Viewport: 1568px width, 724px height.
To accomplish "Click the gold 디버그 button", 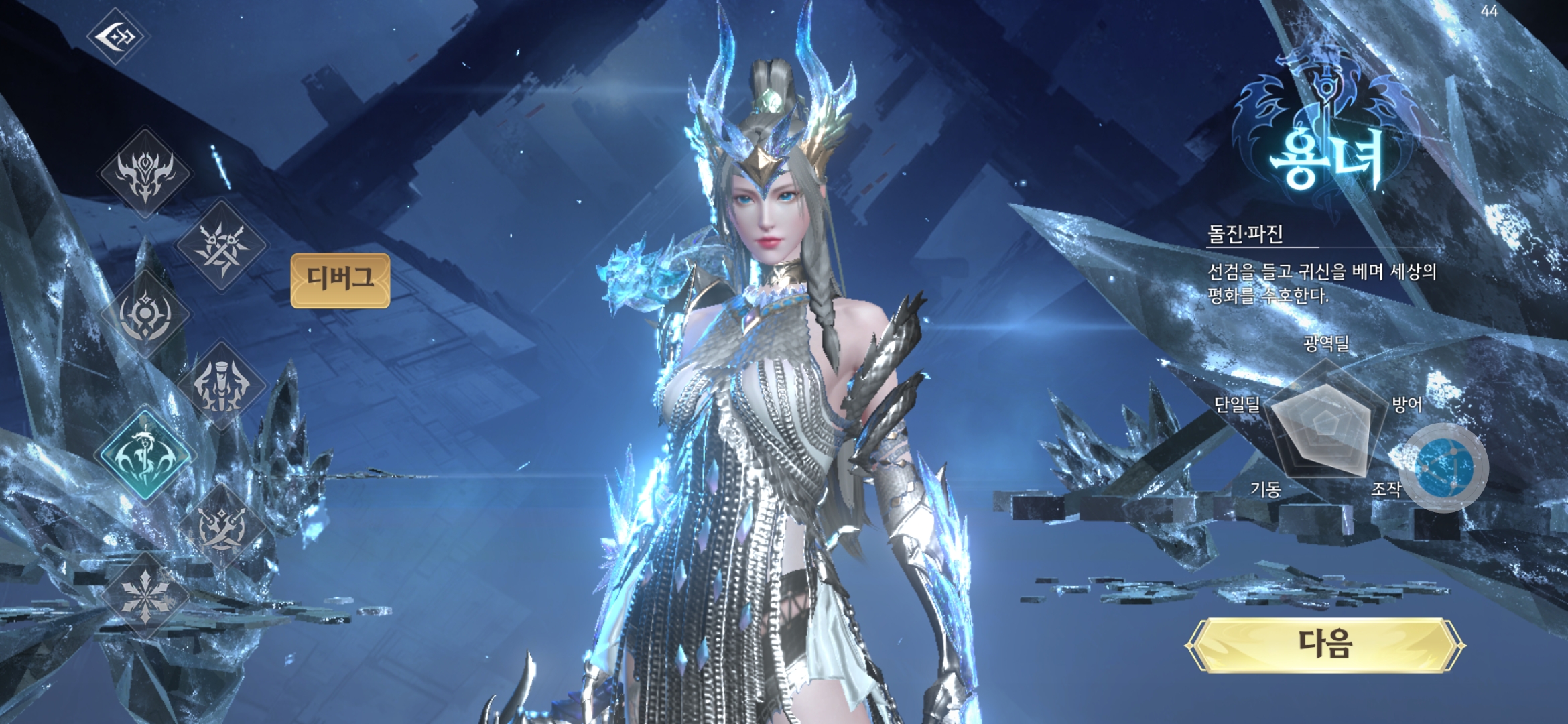I will coord(340,280).
